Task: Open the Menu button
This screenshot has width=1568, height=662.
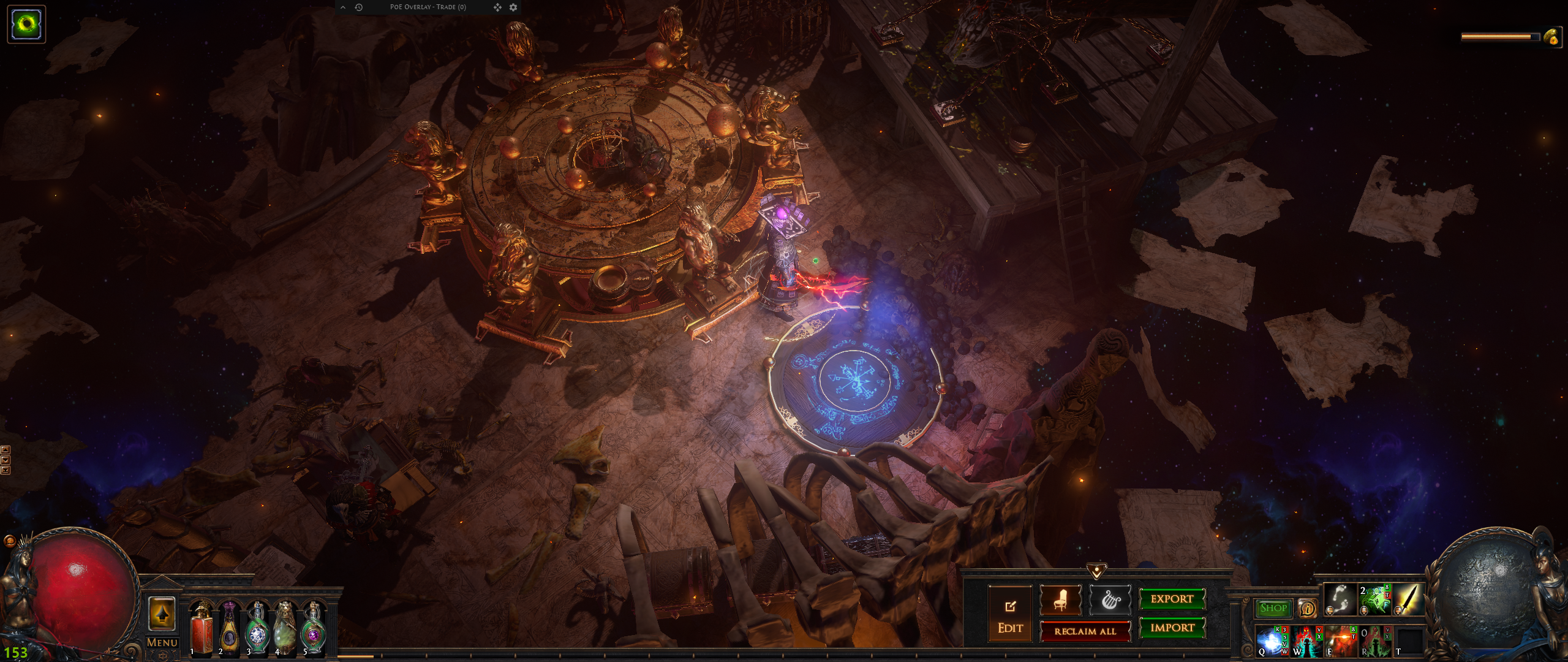Action: tap(162, 642)
